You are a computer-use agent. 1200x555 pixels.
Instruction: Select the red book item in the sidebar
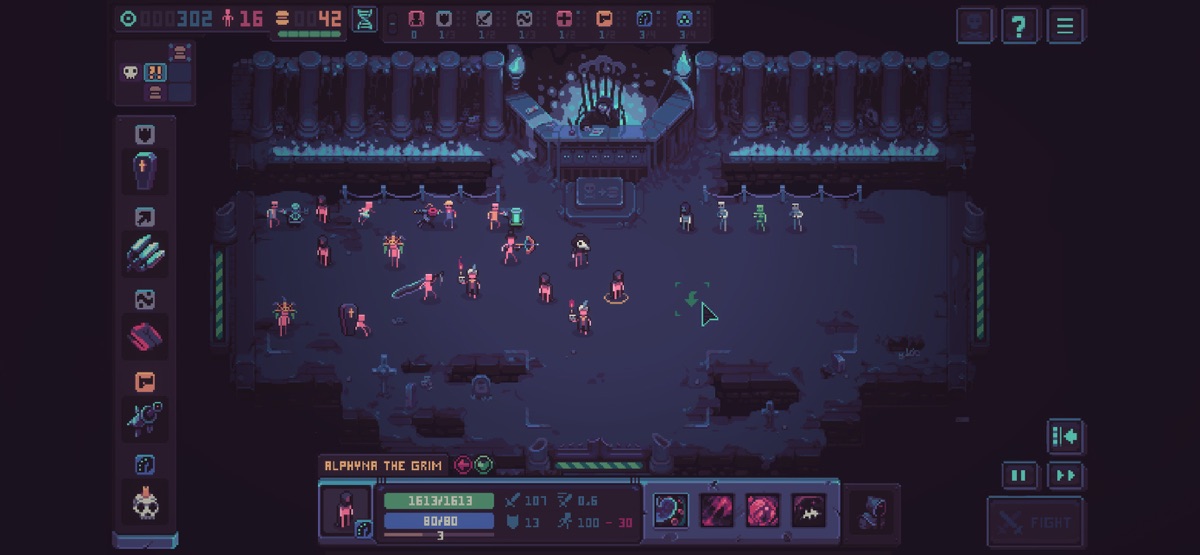(x=145, y=335)
